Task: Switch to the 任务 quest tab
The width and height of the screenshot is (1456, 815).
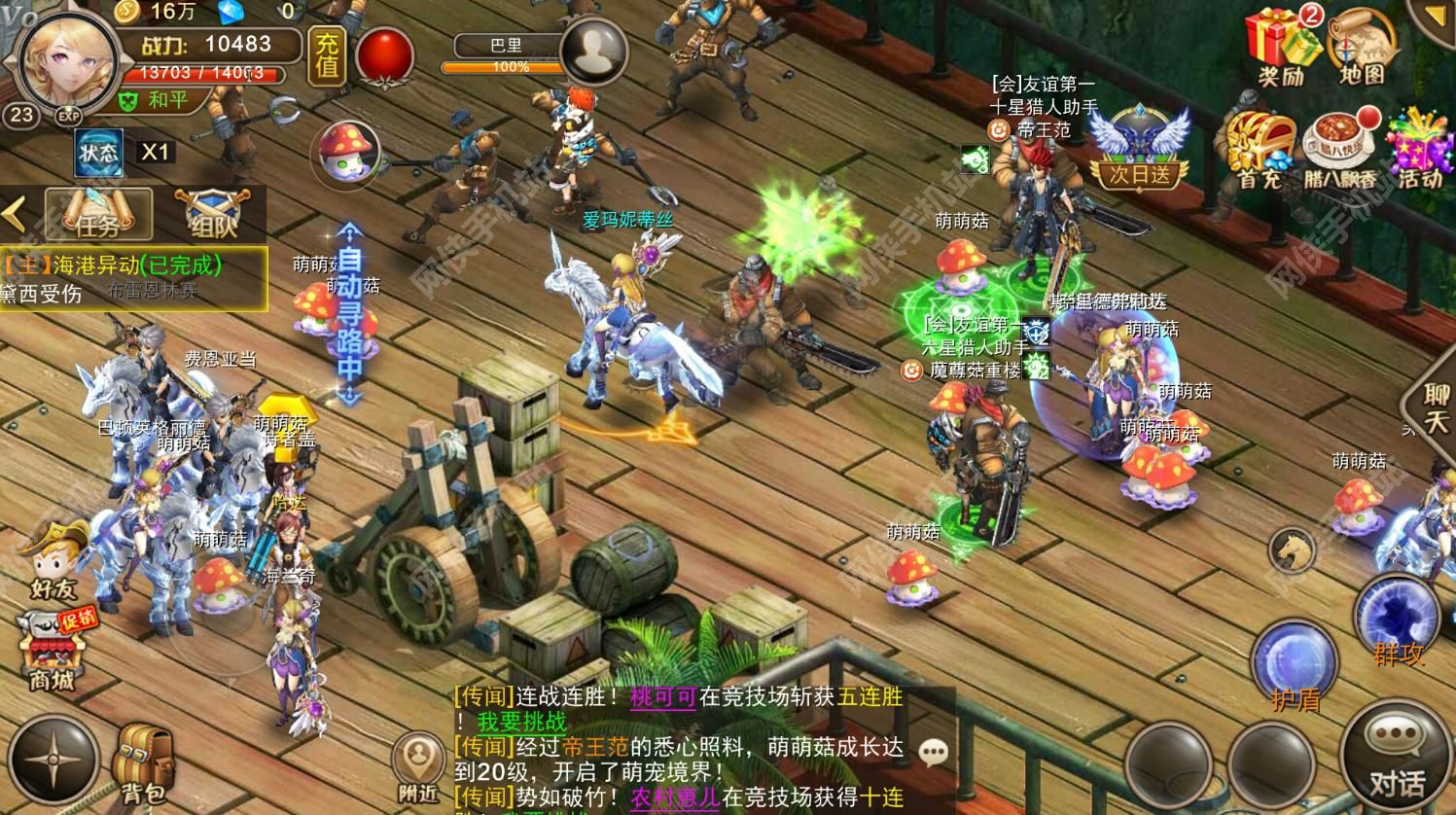Action: coord(99,214)
